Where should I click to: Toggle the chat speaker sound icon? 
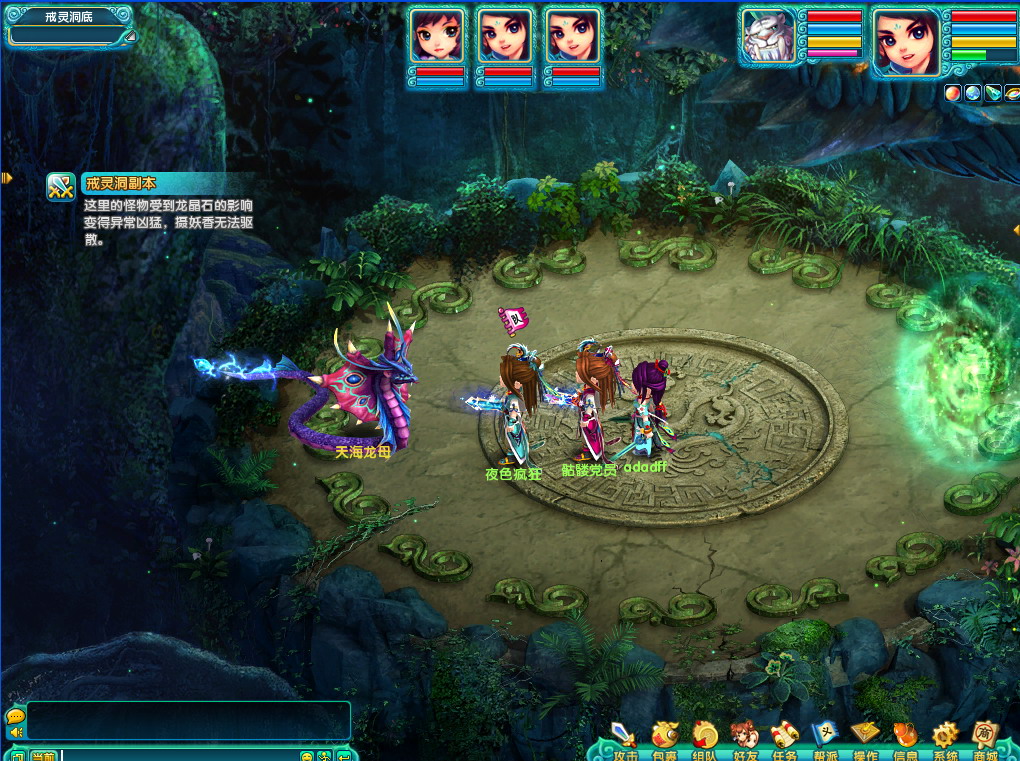[x=15, y=733]
